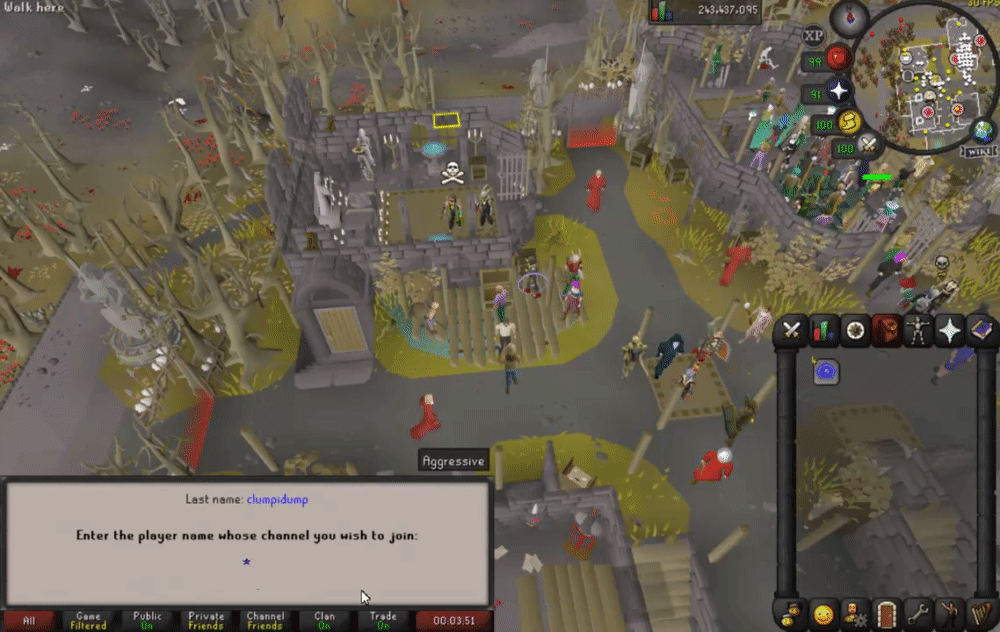
Task: Select the blue rune pouch inventory item
Action: 826,372
